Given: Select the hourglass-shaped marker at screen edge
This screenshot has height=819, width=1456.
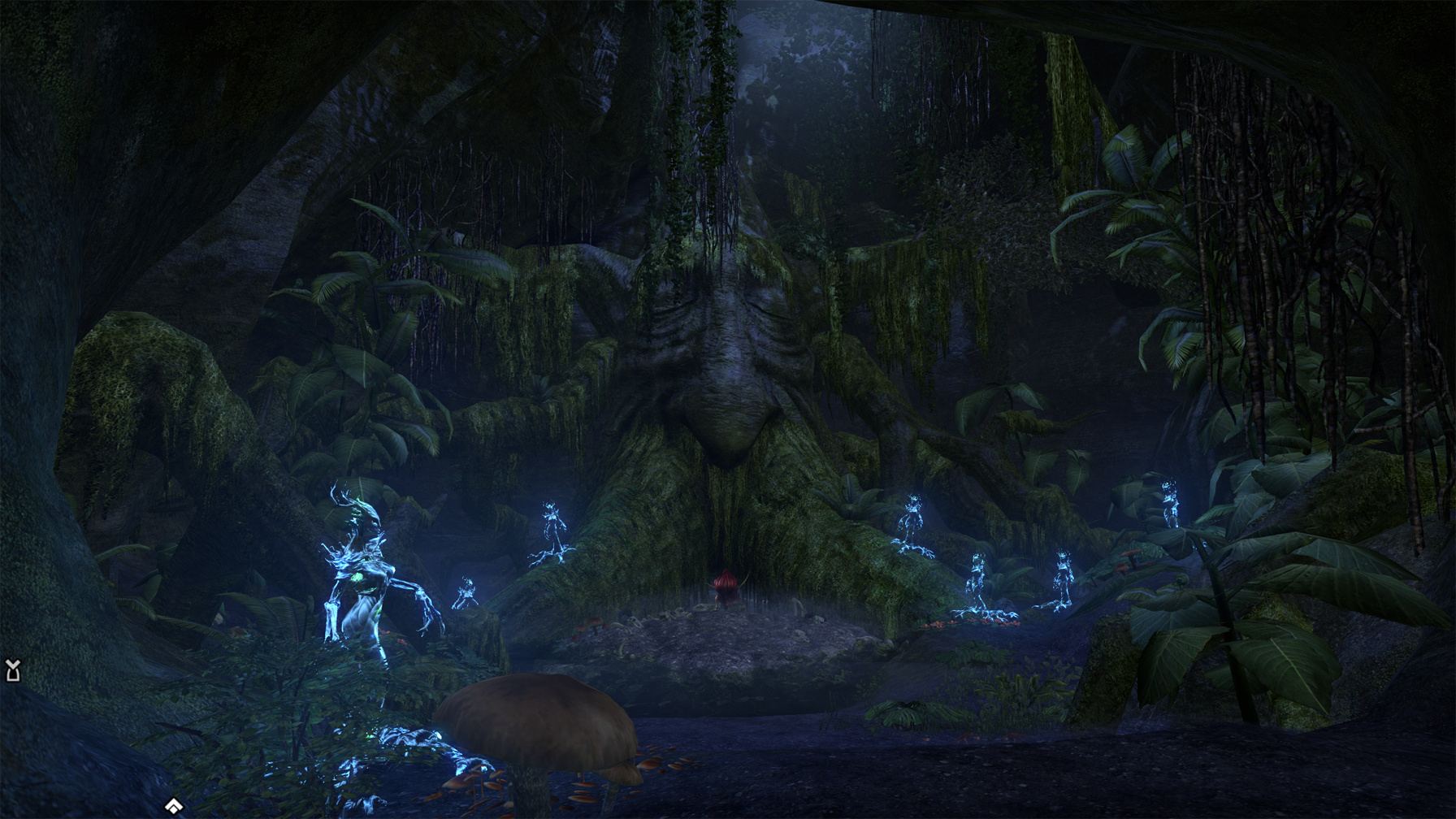Looking at the screenshot, I should click(x=12, y=670).
